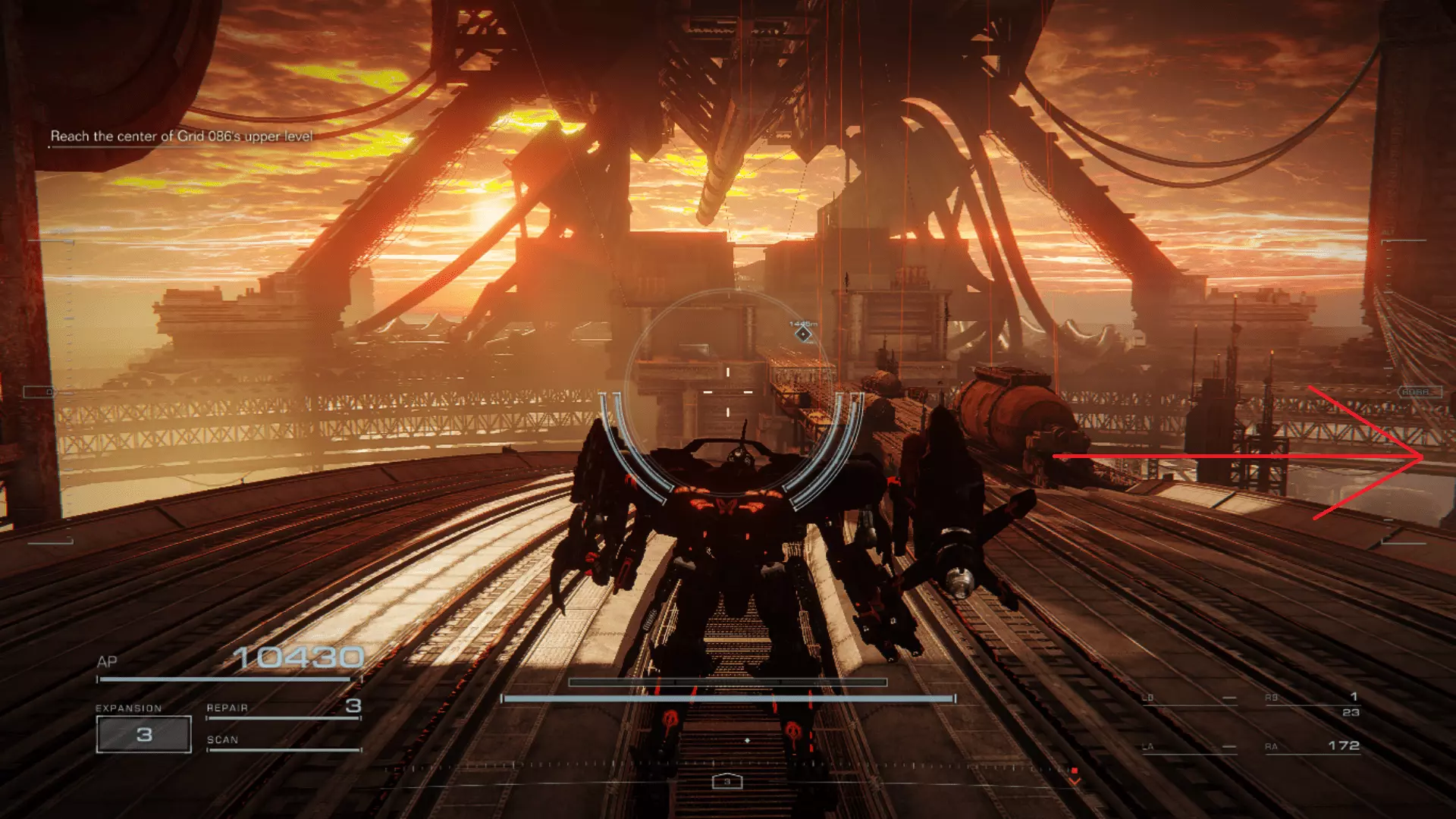This screenshot has width=1456, height=819.
Task: Click the diamond waypoint marker
Action: tap(803, 334)
